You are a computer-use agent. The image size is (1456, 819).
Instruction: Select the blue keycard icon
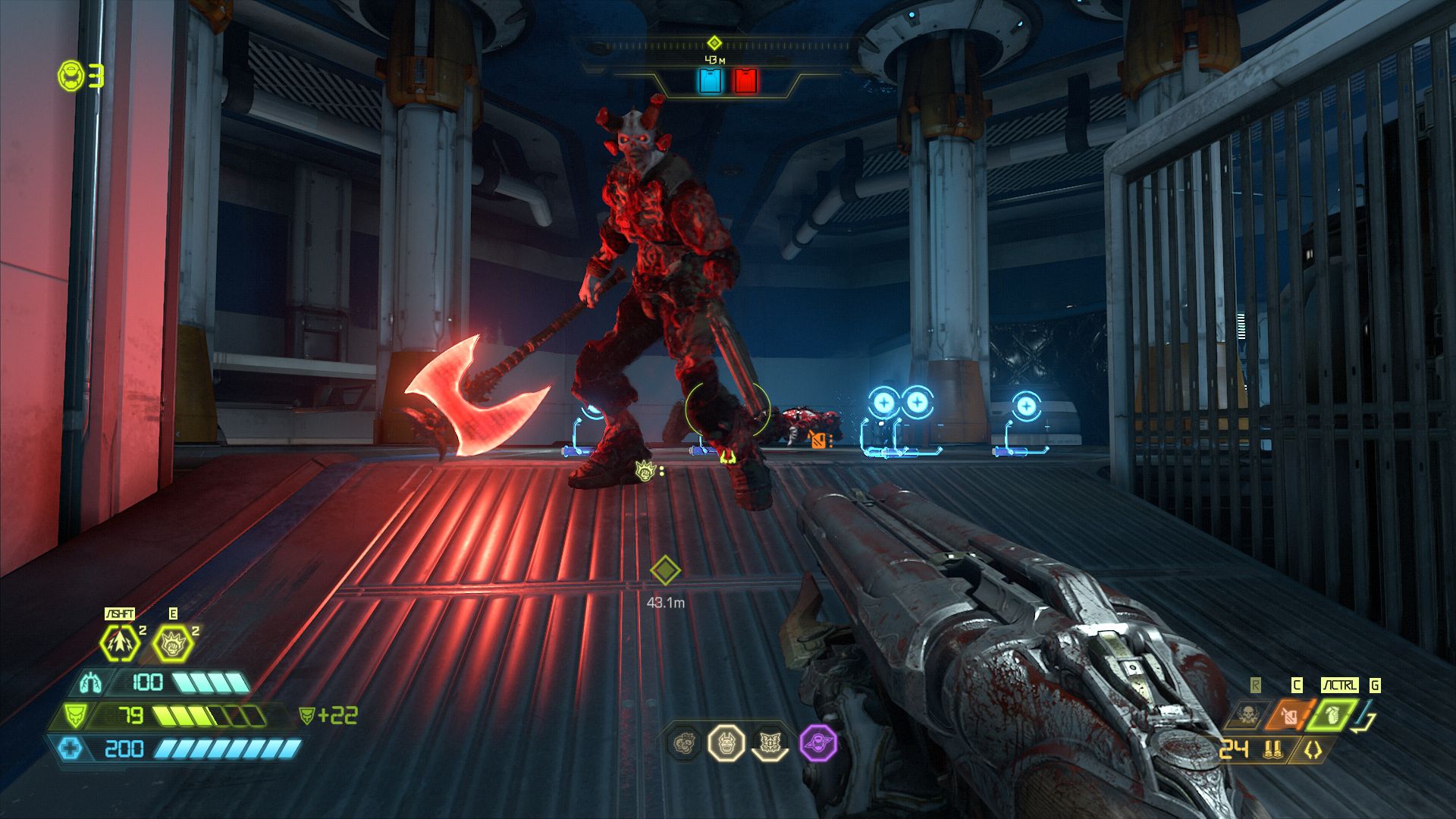click(710, 80)
